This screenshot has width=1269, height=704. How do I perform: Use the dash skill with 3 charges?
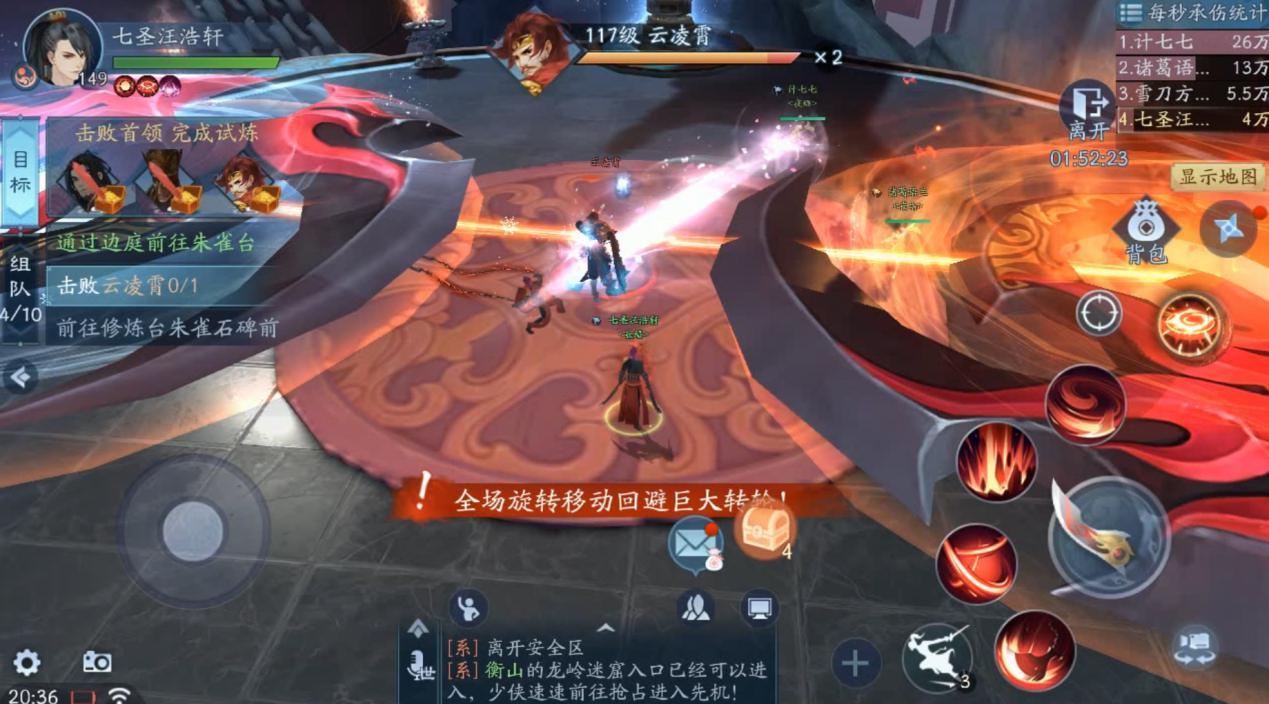tap(937, 657)
